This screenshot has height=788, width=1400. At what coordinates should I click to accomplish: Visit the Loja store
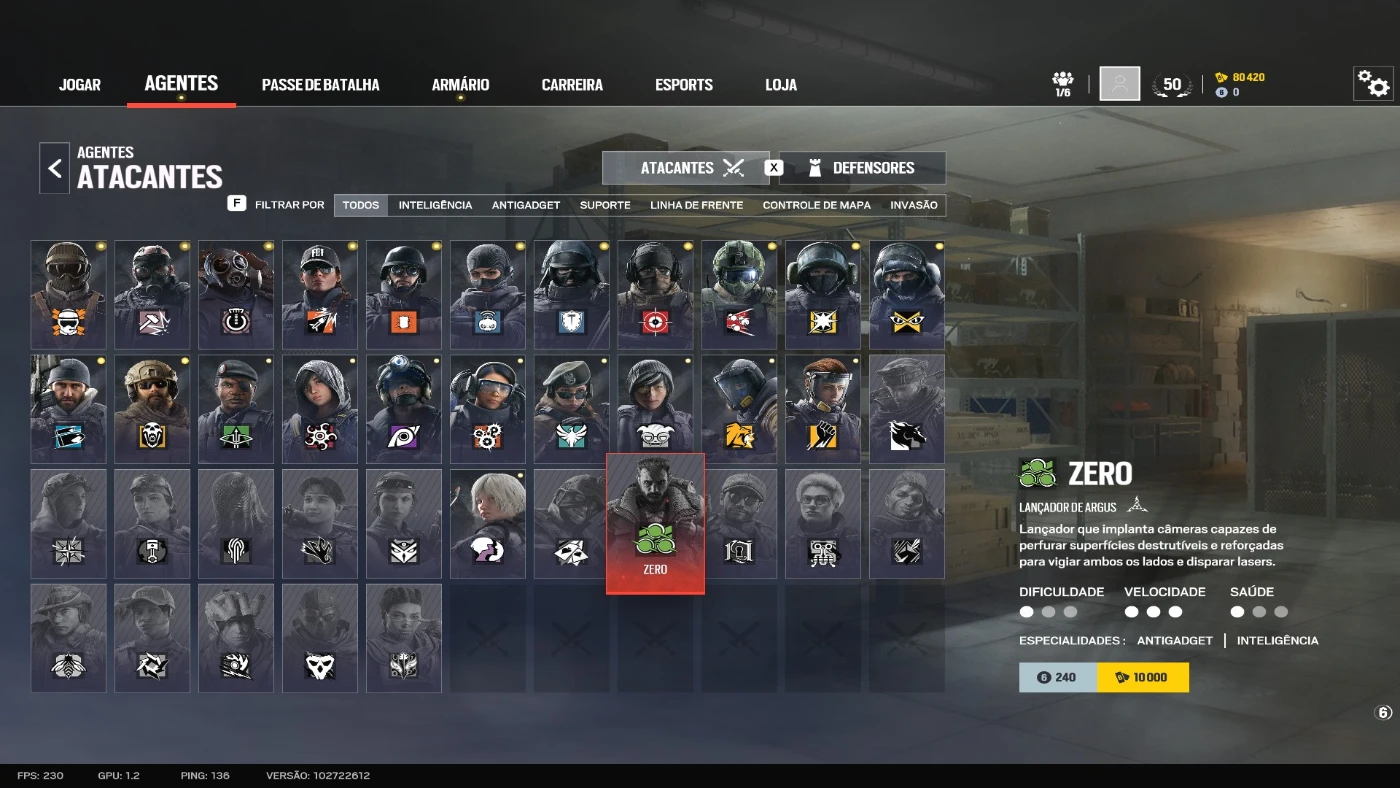(781, 85)
